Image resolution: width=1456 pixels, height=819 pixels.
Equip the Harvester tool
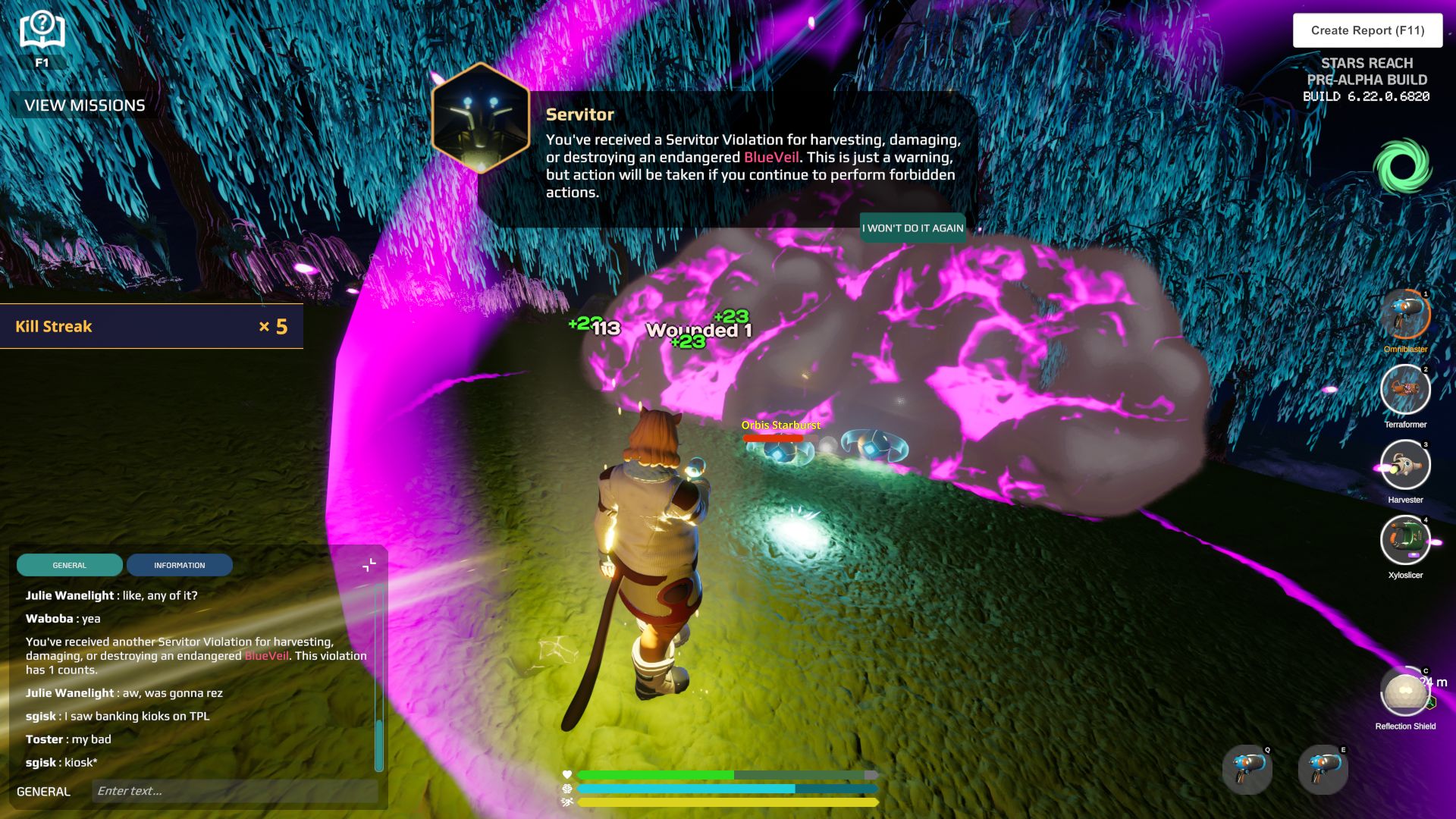click(1405, 465)
